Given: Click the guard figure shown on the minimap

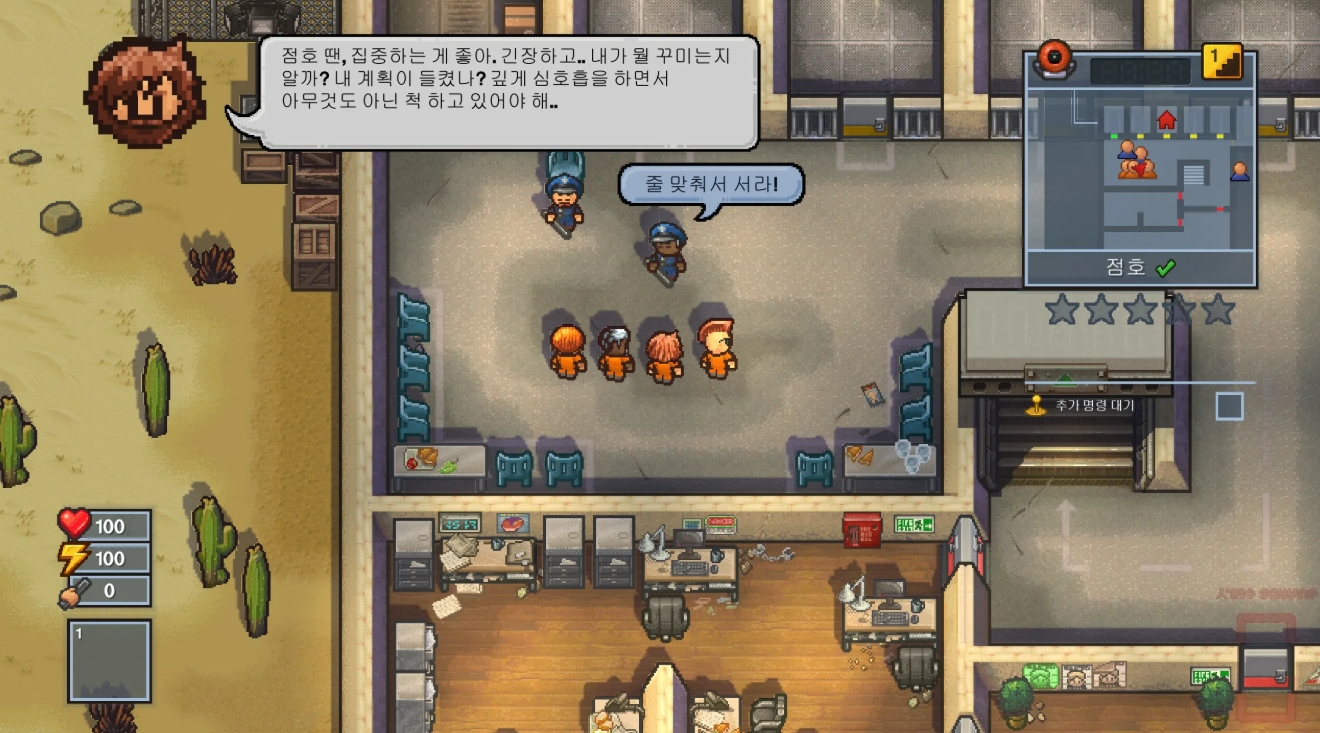Looking at the screenshot, I should [1240, 171].
